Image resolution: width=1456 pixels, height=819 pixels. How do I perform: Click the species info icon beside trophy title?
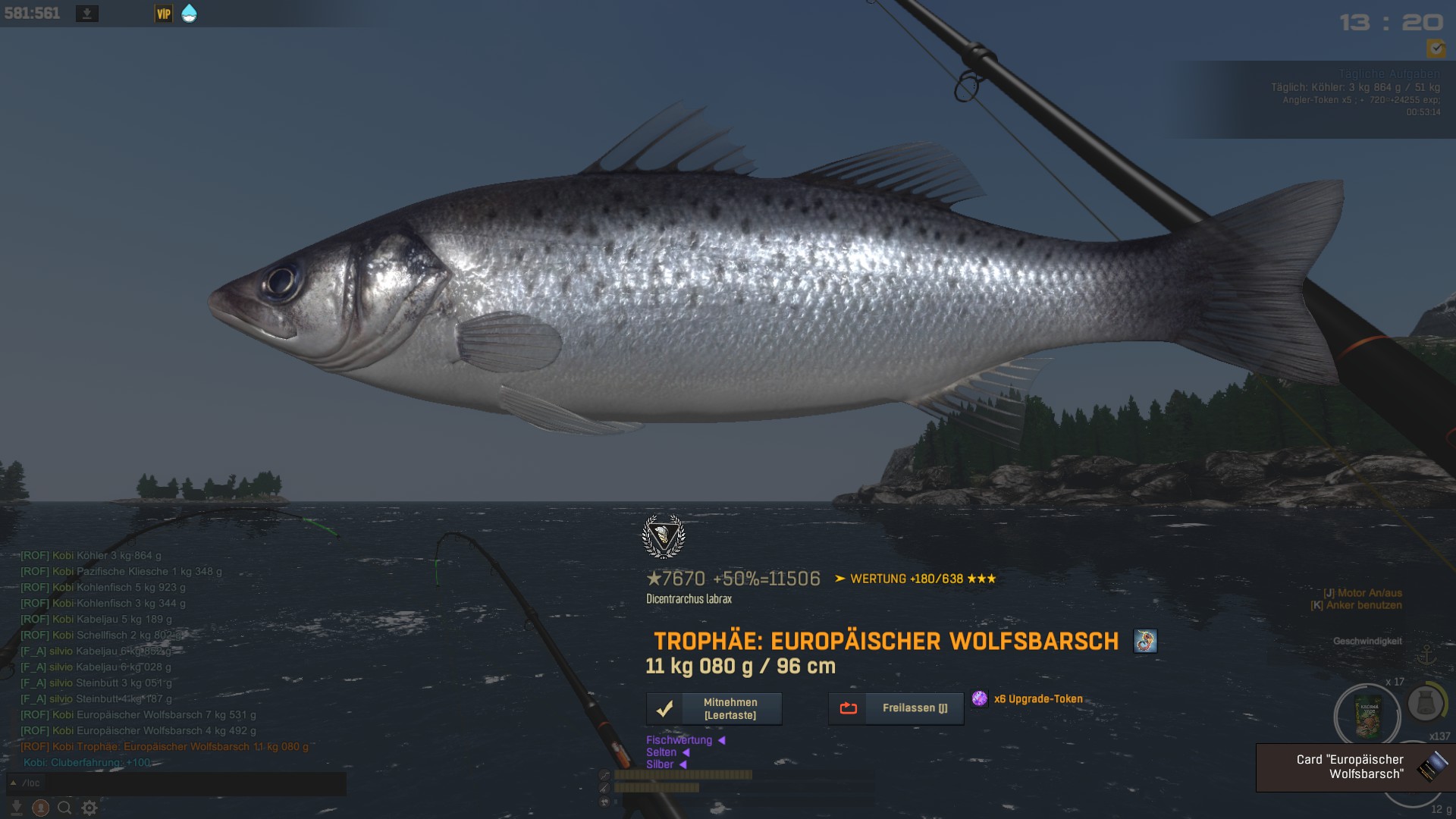tap(1145, 642)
